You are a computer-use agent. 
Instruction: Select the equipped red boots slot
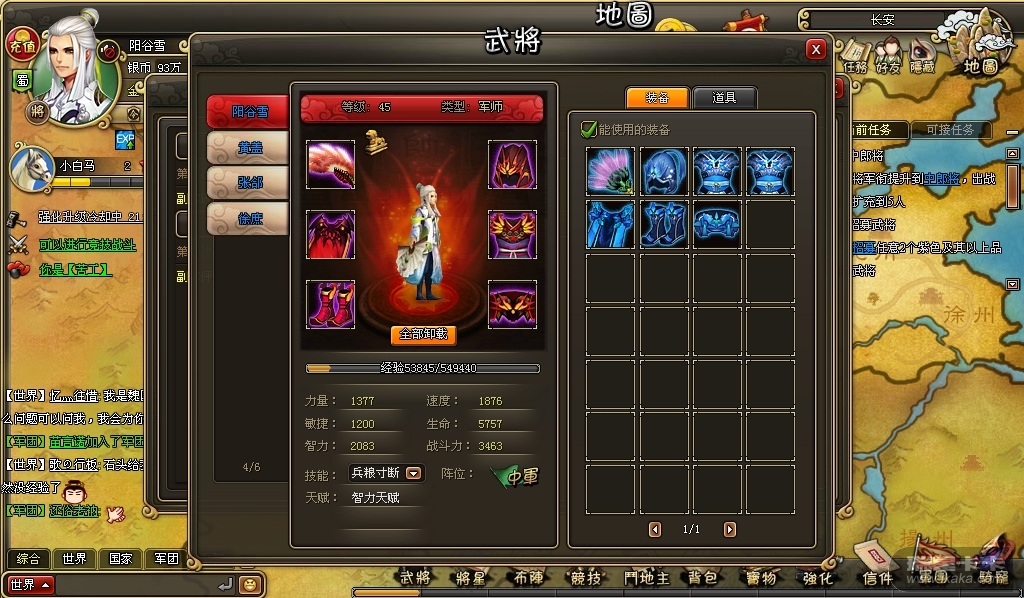pyautogui.click(x=330, y=304)
